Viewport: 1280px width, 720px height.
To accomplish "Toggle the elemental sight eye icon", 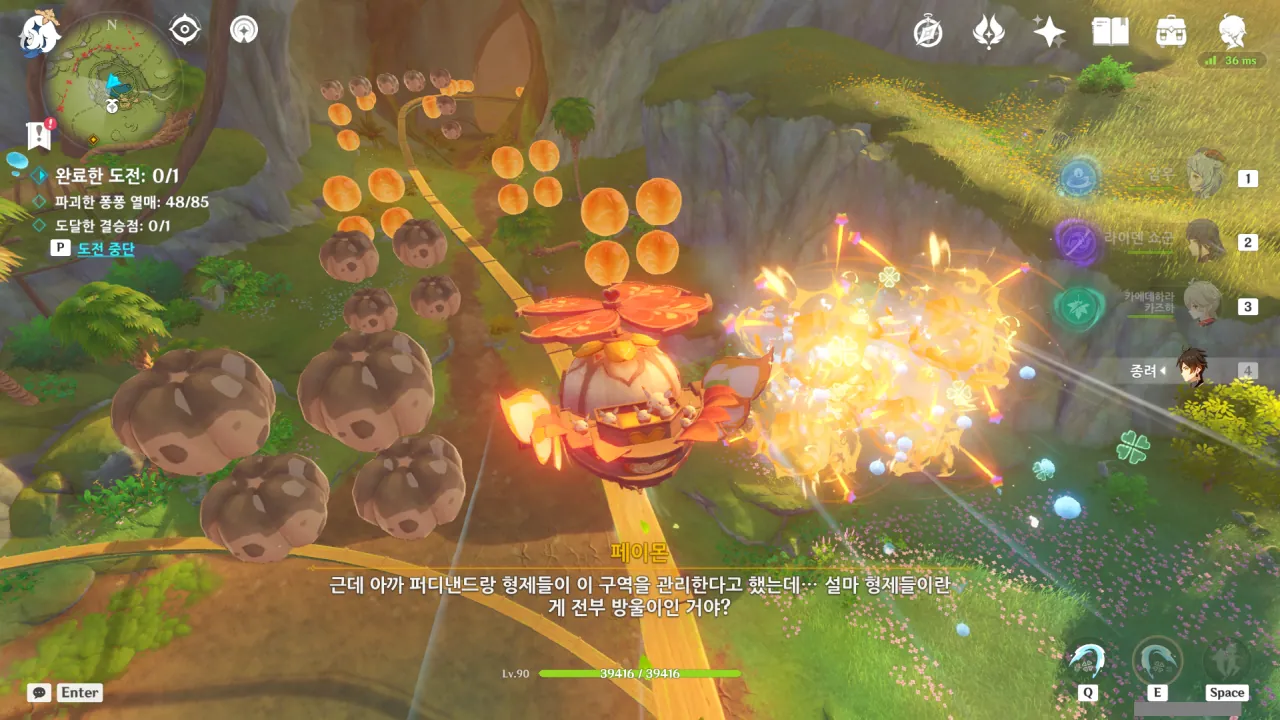I will tap(185, 30).
